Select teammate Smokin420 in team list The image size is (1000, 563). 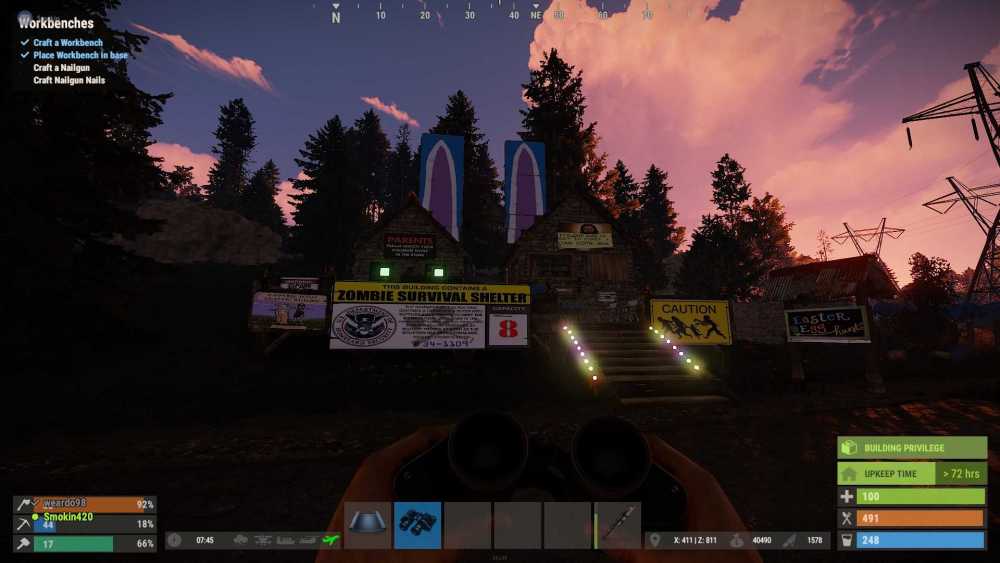(x=70, y=517)
